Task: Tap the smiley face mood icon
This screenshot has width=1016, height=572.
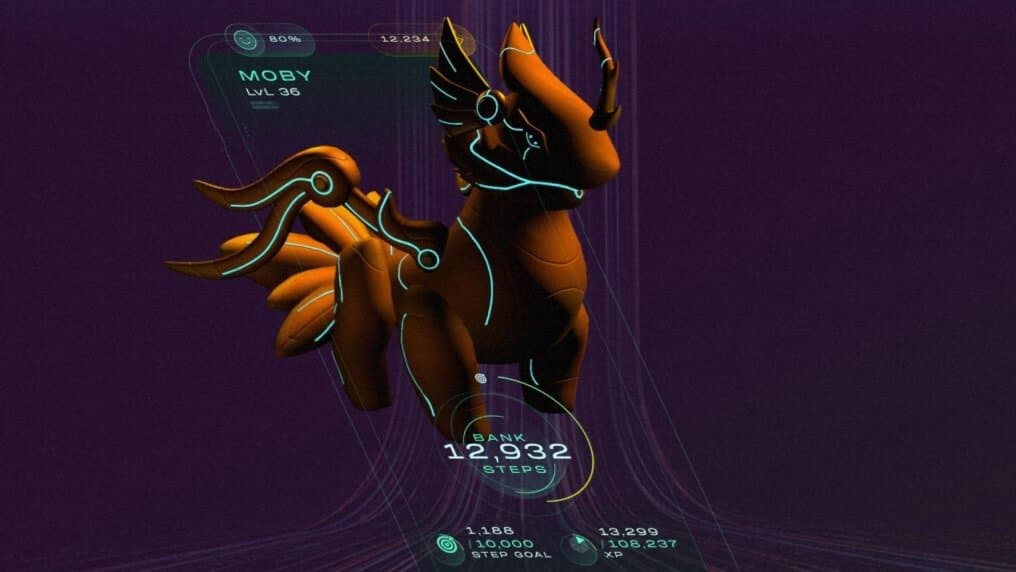Action: point(243,41)
